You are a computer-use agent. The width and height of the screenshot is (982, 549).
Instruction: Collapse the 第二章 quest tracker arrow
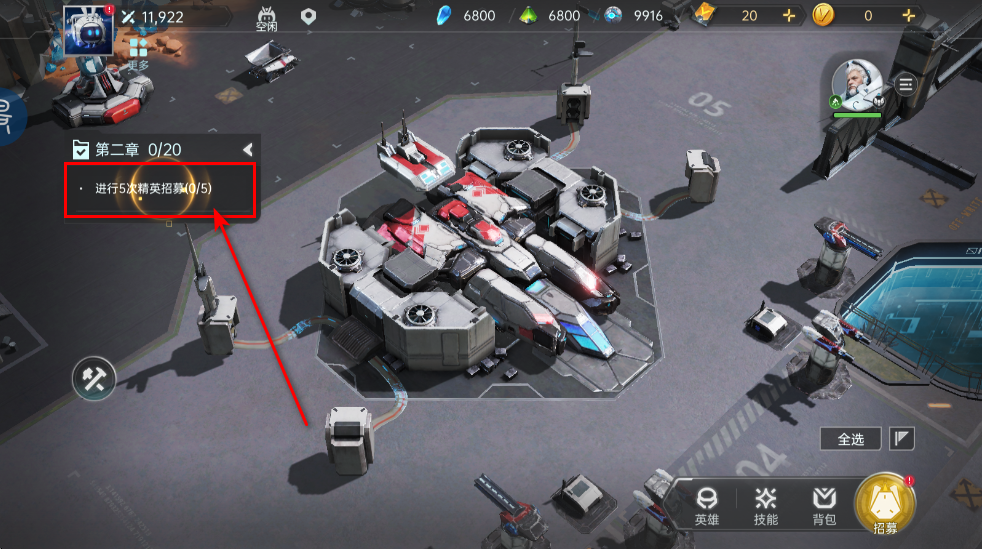247,149
